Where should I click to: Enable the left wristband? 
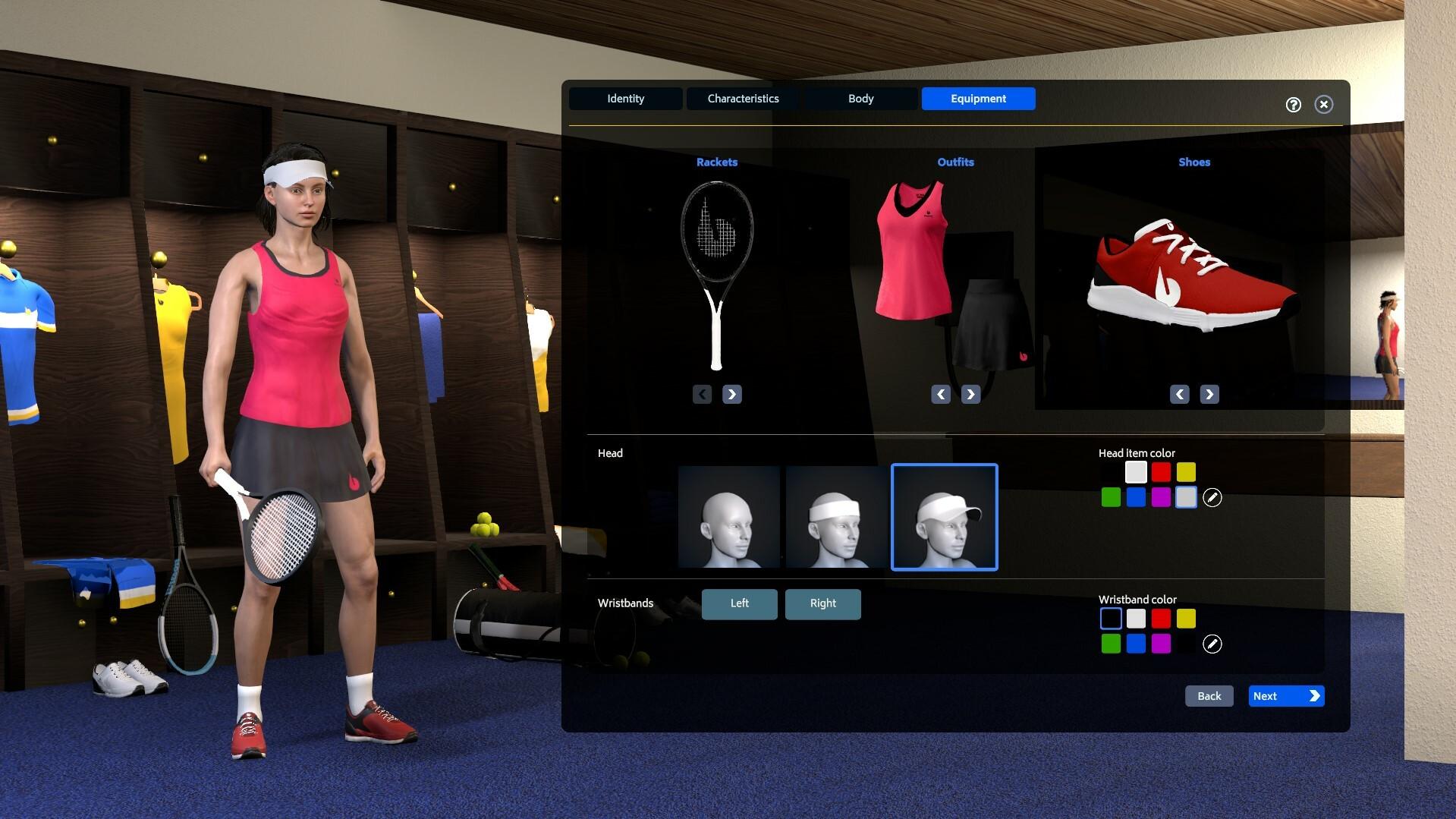(739, 603)
